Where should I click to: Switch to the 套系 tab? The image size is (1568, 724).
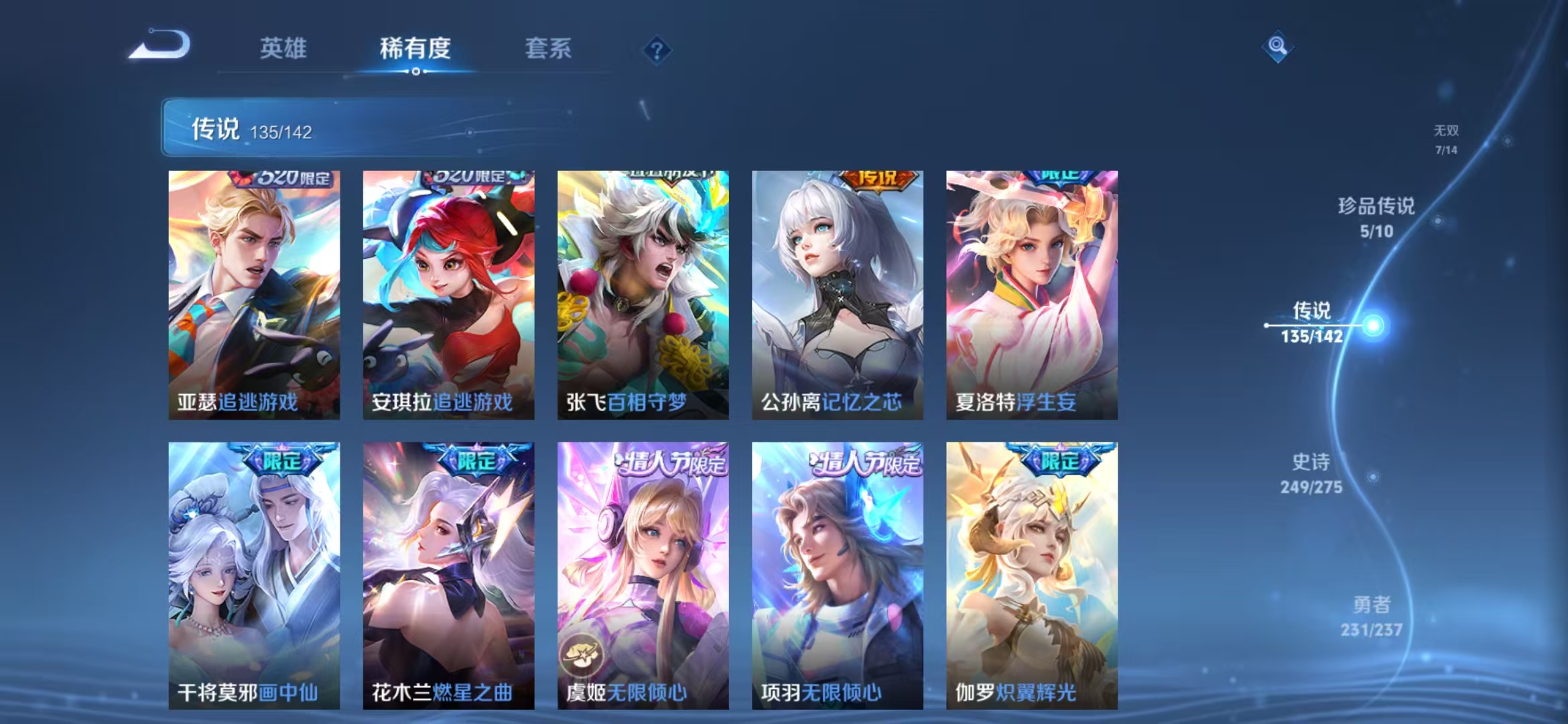[x=548, y=48]
